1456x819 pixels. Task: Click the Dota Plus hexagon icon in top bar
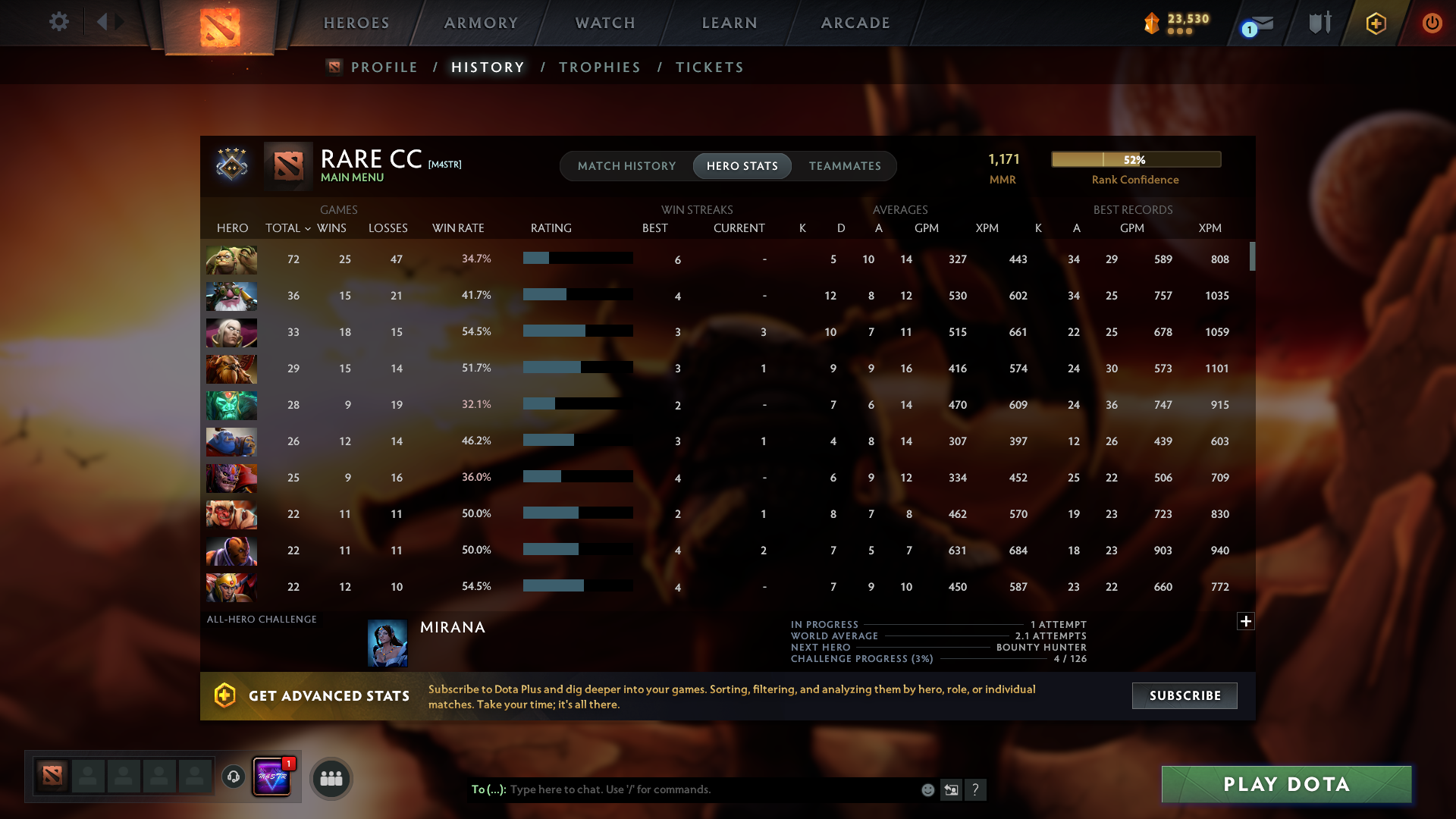point(1376,24)
